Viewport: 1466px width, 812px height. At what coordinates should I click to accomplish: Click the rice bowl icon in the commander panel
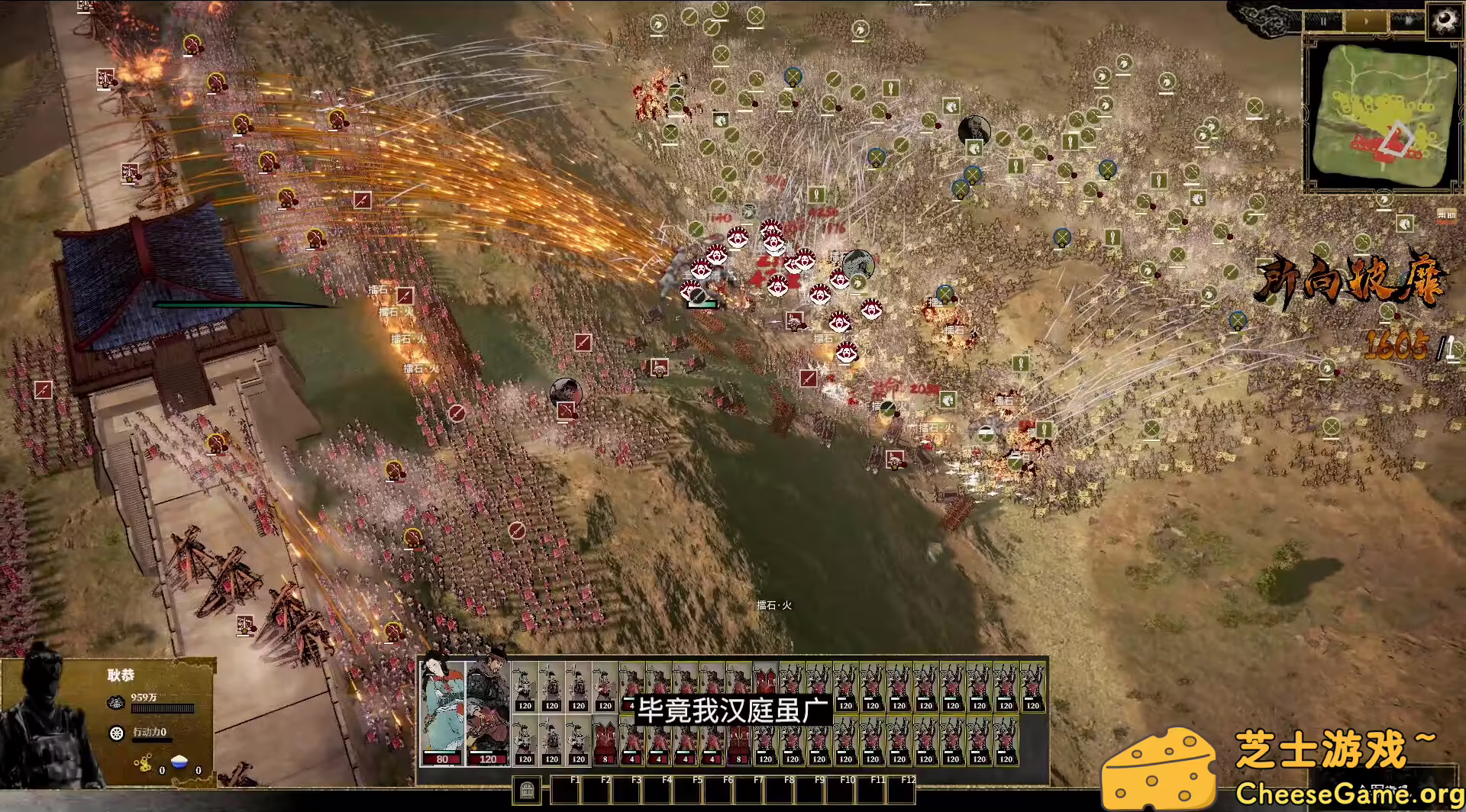tap(179, 762)
